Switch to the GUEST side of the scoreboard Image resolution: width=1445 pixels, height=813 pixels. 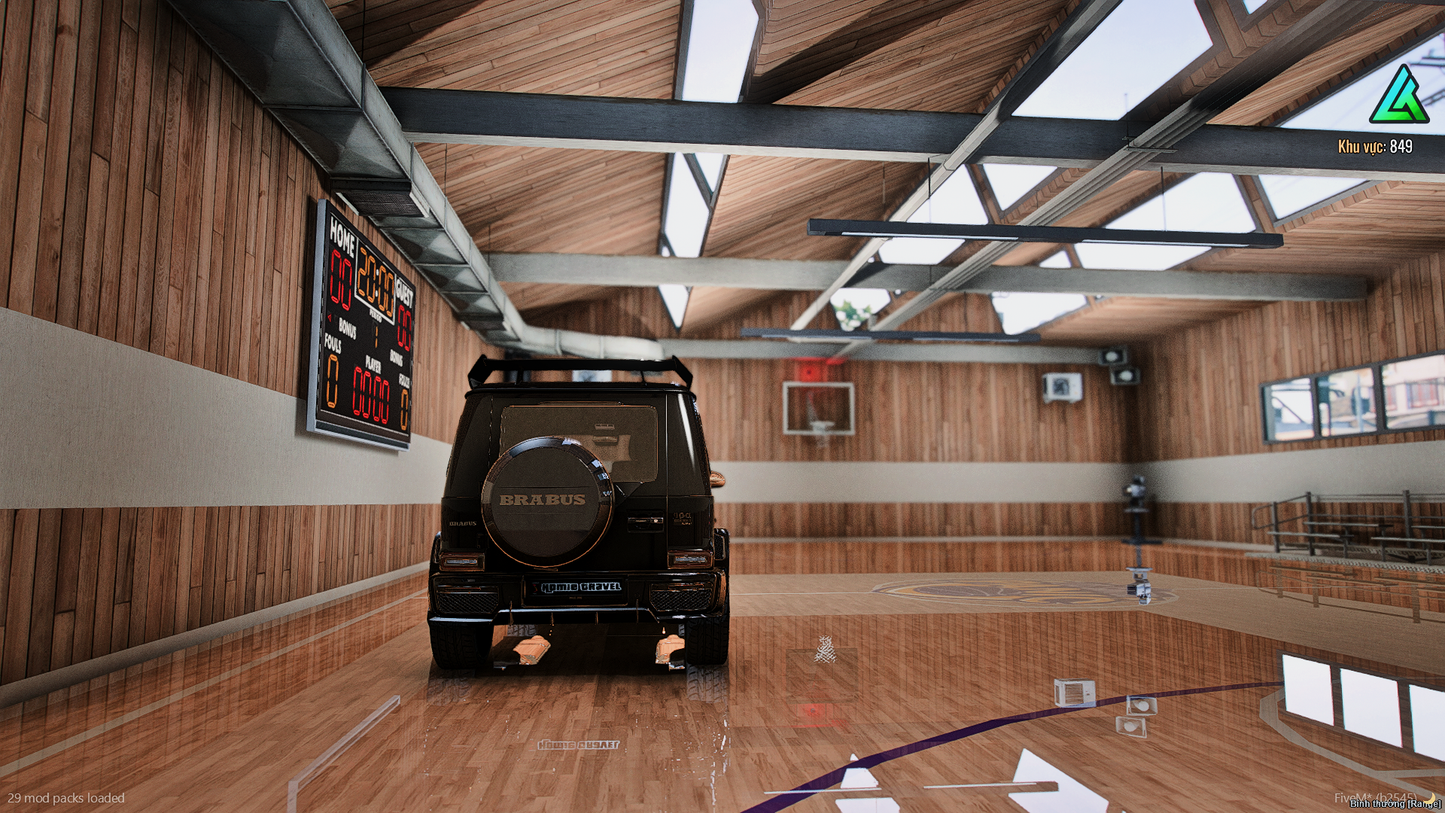coord(405,293)
